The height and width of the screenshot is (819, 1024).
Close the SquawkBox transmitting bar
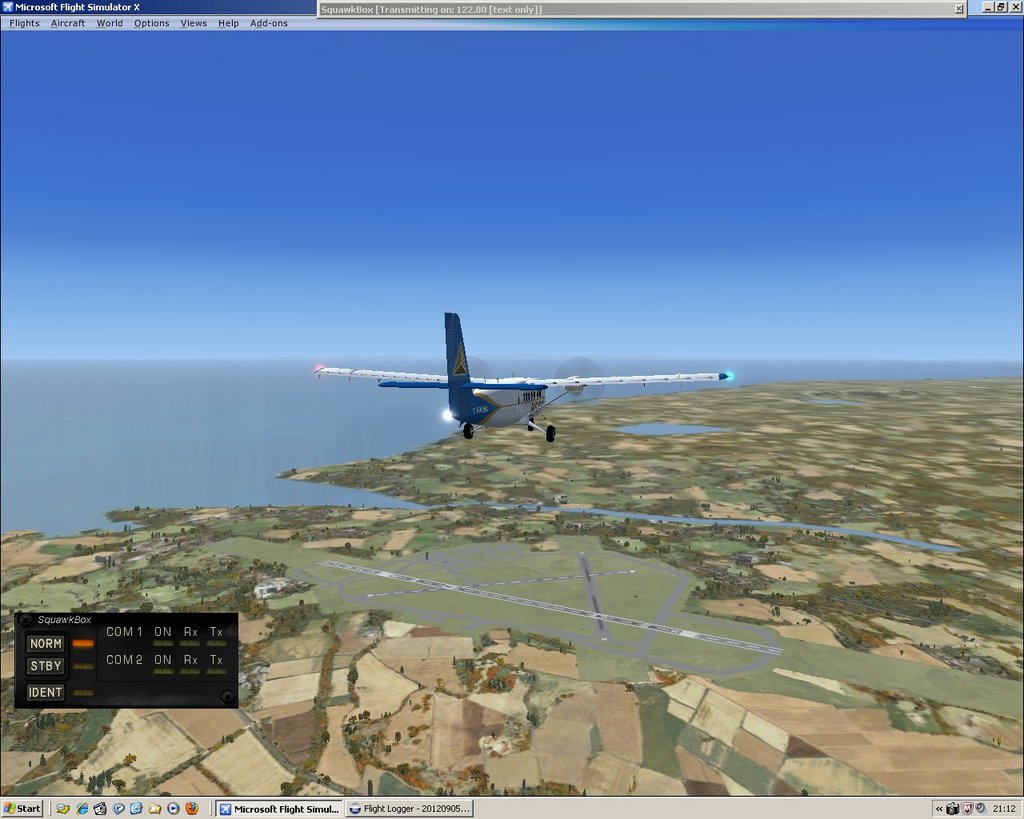(958, 9)
